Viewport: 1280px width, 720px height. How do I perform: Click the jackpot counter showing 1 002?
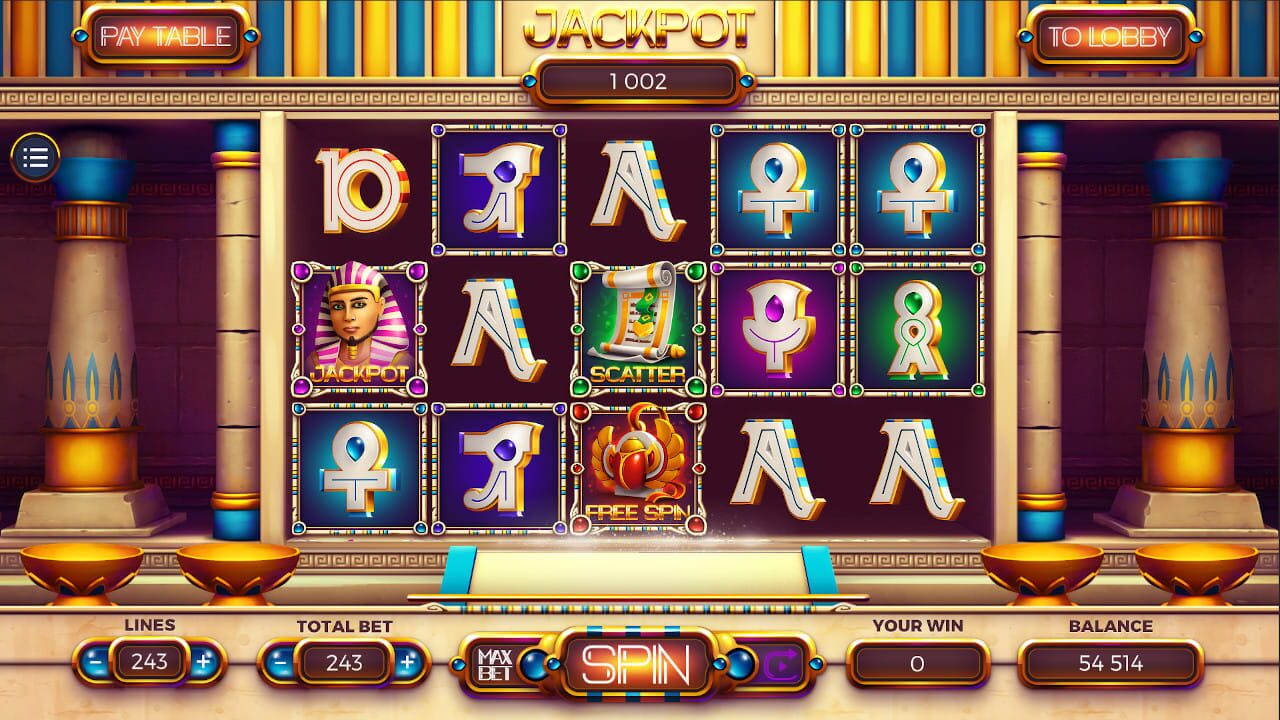pyautogui.click(x=638, y=82)
